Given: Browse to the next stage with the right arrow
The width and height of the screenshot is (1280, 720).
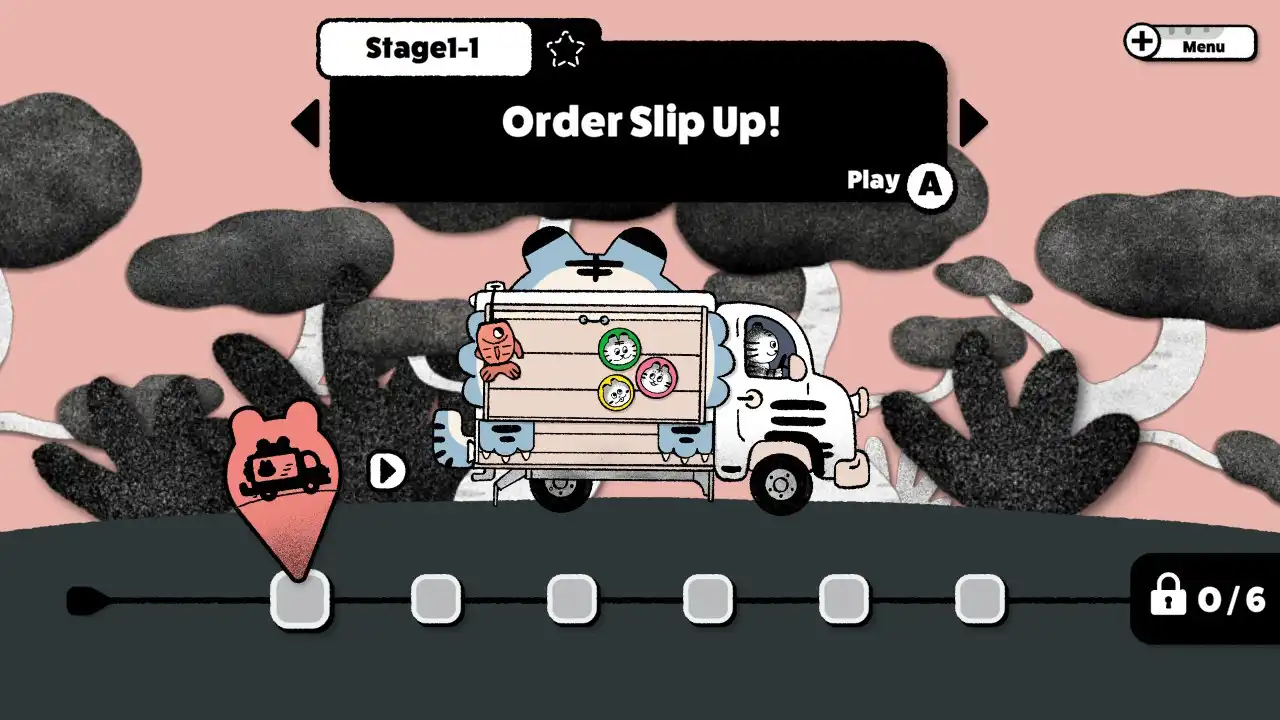Looking at the screenshot, I should coord(973,122).
